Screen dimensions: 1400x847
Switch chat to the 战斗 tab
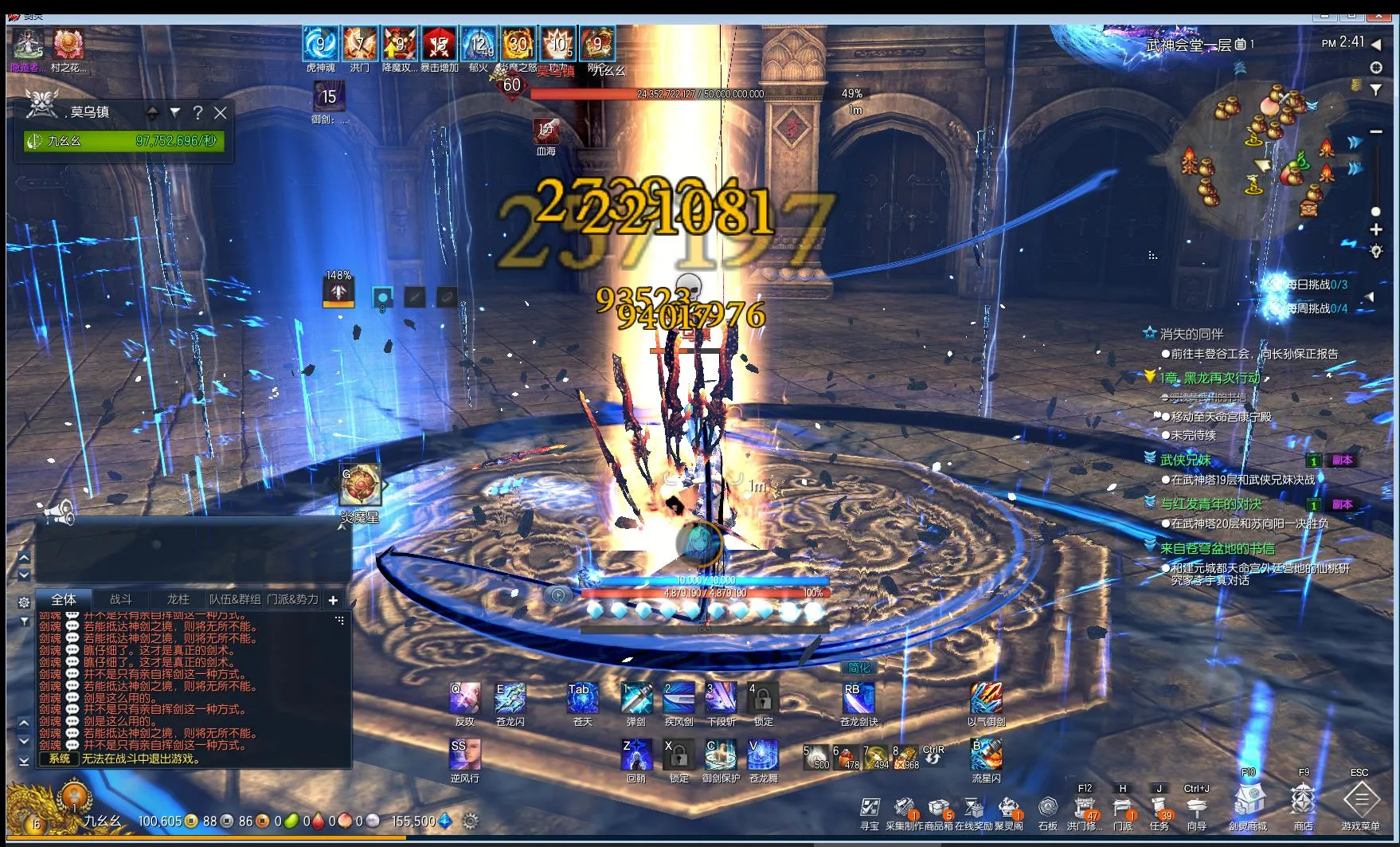(121, 599)
